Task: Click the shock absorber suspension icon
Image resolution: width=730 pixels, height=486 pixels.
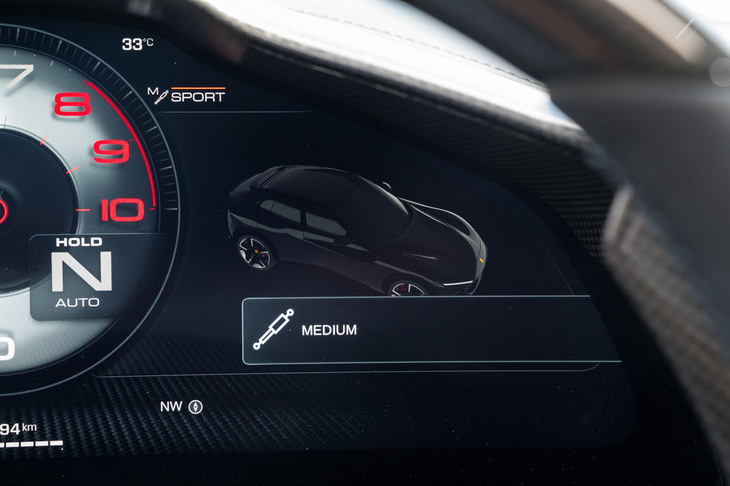Action: (x=272, y=329)
